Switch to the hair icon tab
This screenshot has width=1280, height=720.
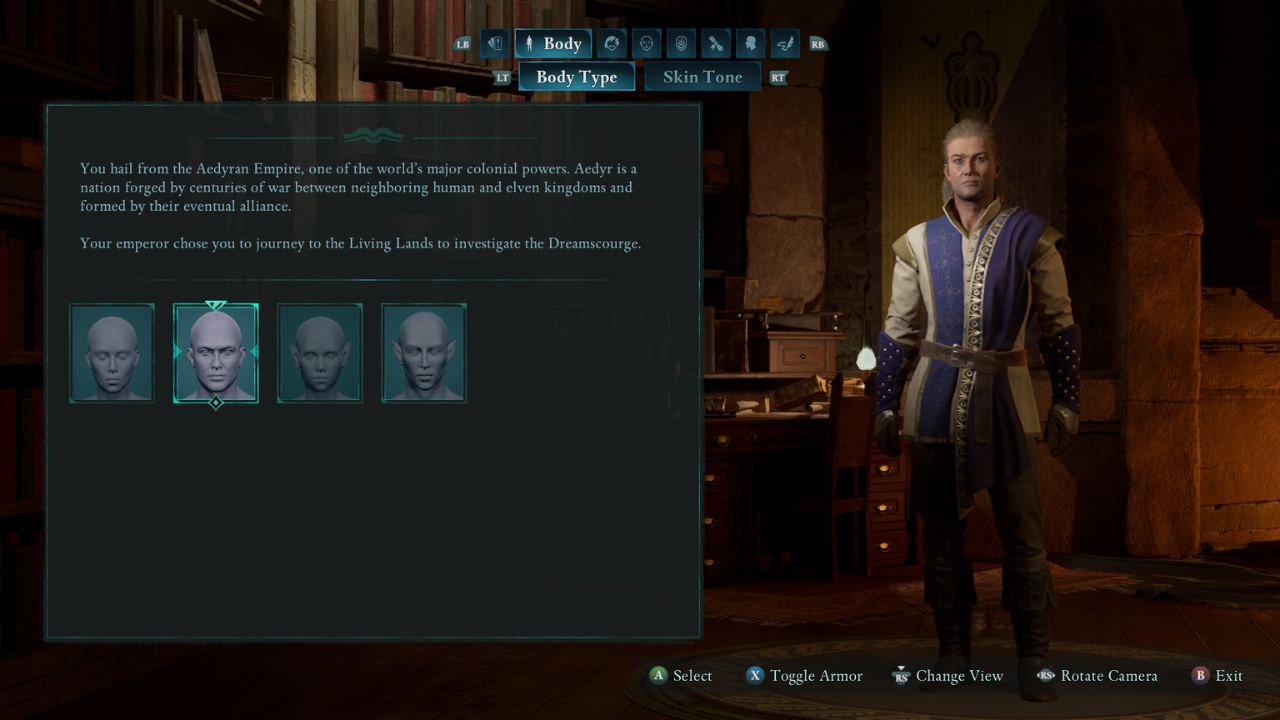(612, 44)
